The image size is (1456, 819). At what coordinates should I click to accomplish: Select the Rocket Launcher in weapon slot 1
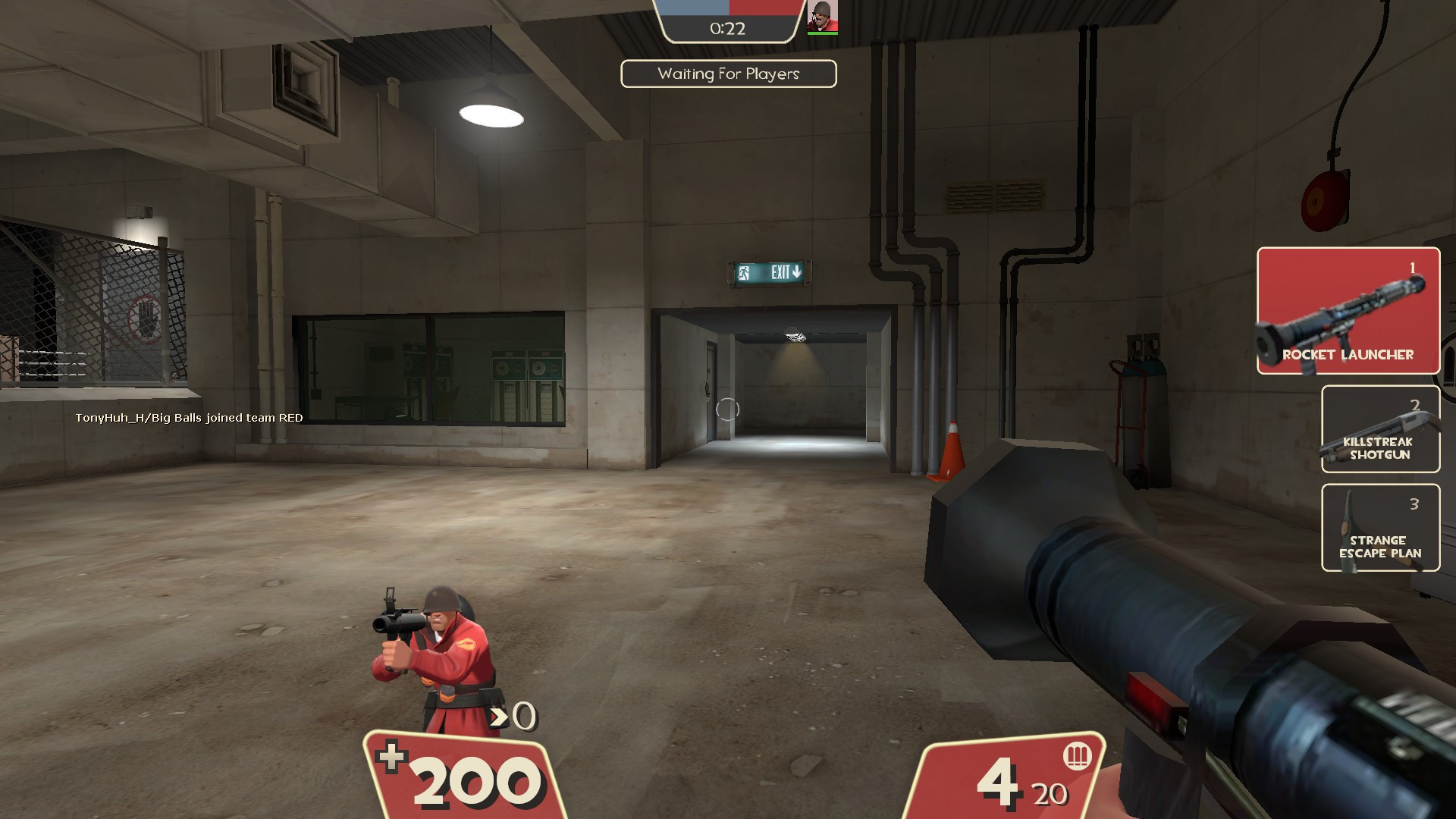(1348, 311)
